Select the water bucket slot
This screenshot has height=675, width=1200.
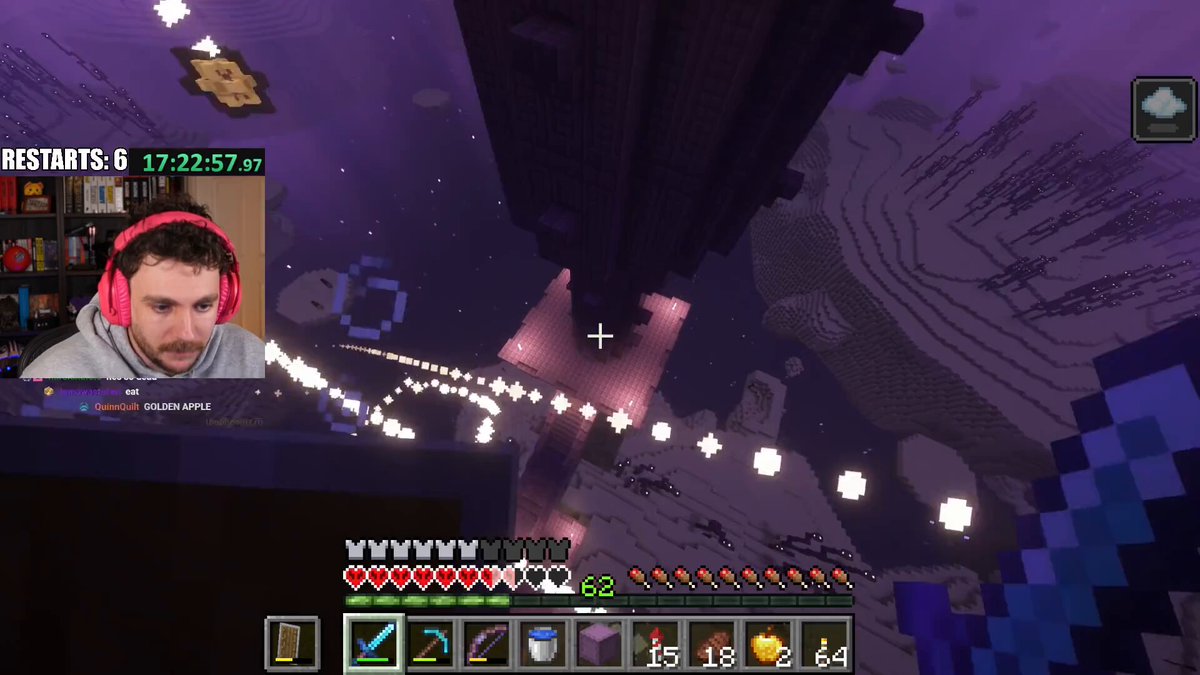pyautogui.click(x=543, y=643)
